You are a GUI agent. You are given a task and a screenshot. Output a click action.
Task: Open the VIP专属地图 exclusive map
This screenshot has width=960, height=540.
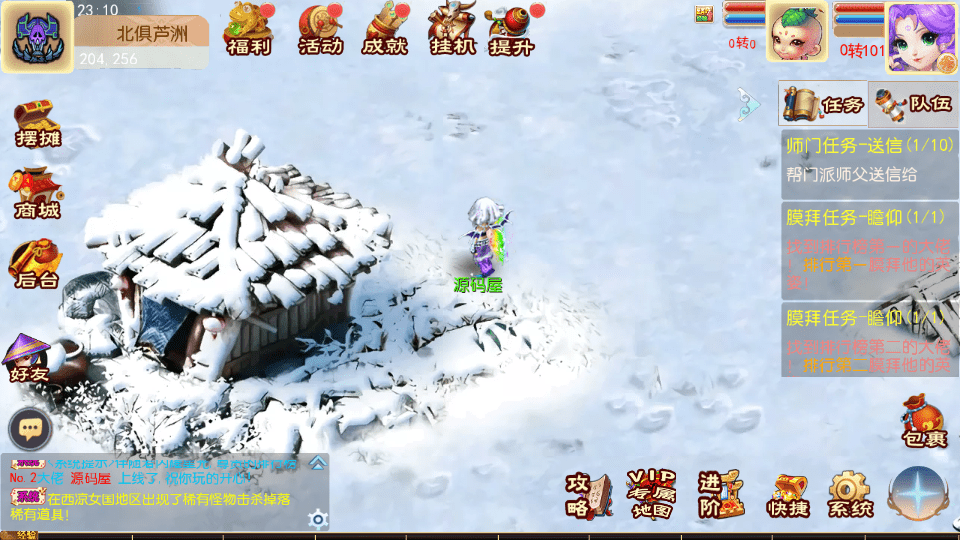point(651,494)
